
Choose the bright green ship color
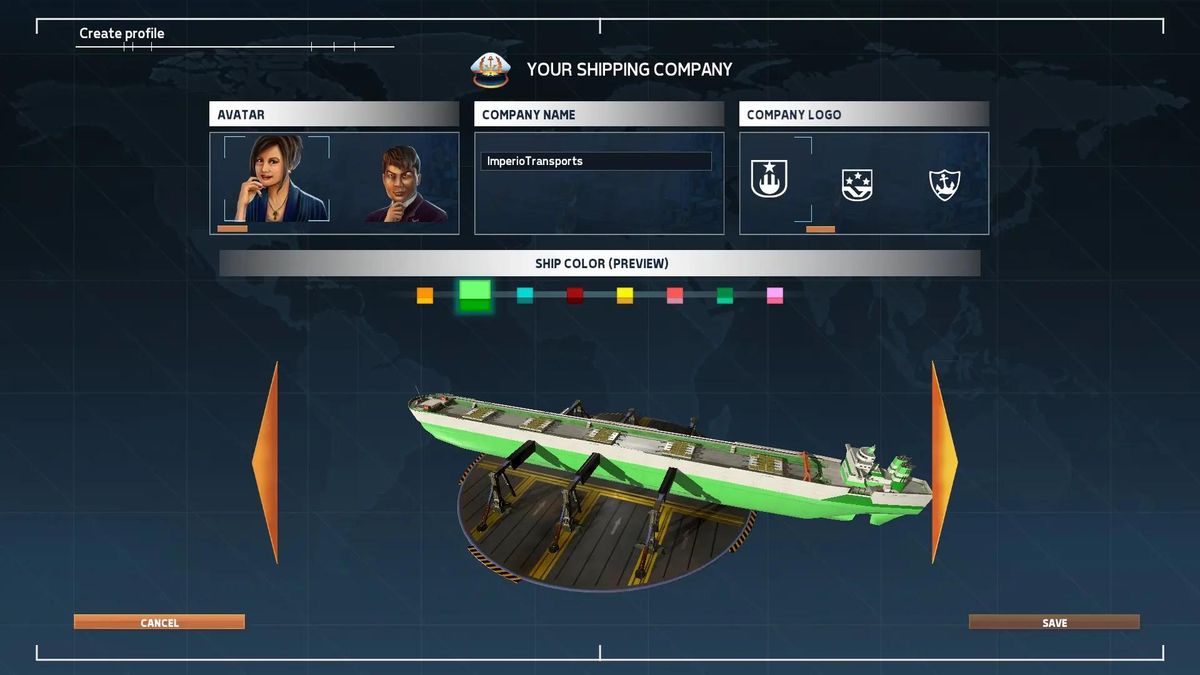click(475, 295)
